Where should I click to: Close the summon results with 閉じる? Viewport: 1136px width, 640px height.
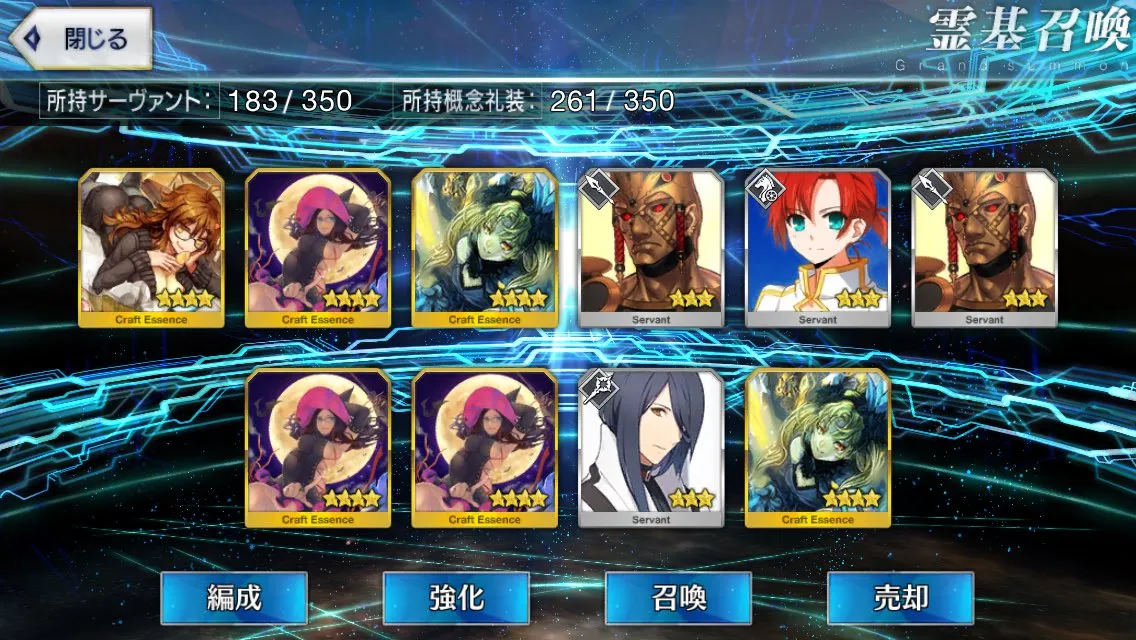pos(80,40)
